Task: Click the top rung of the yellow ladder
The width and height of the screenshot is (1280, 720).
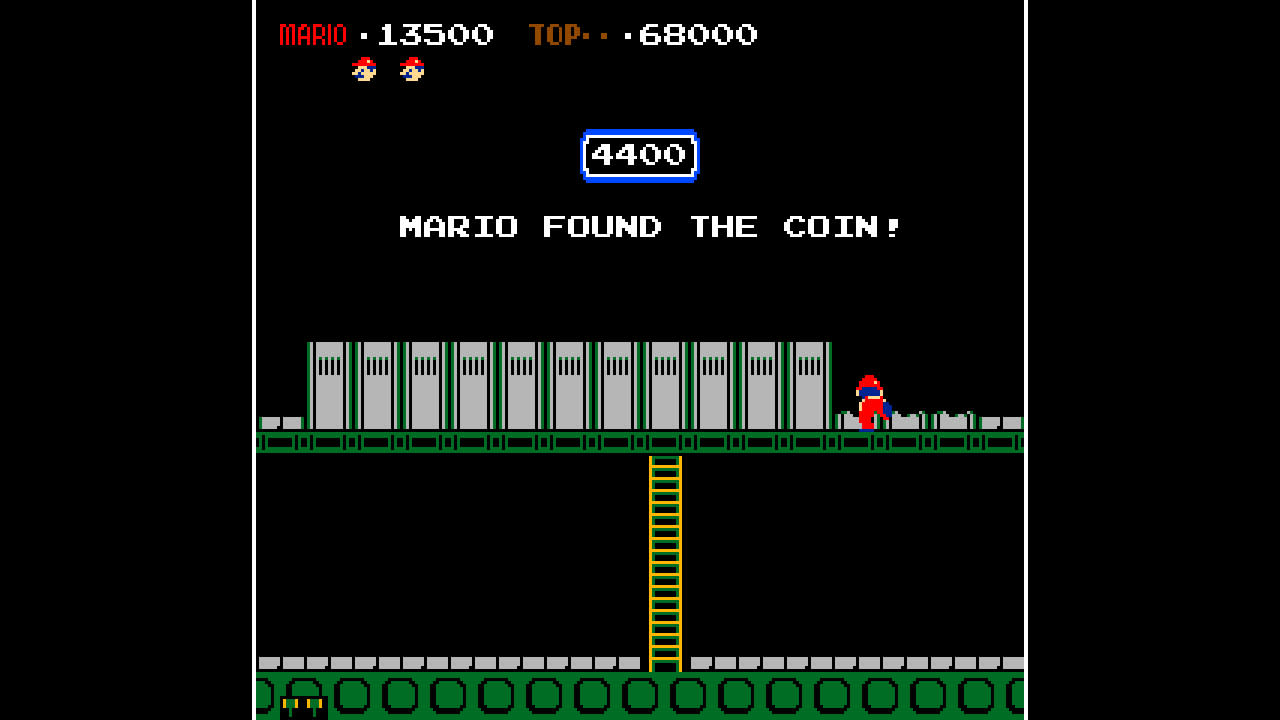Action: 664,465
